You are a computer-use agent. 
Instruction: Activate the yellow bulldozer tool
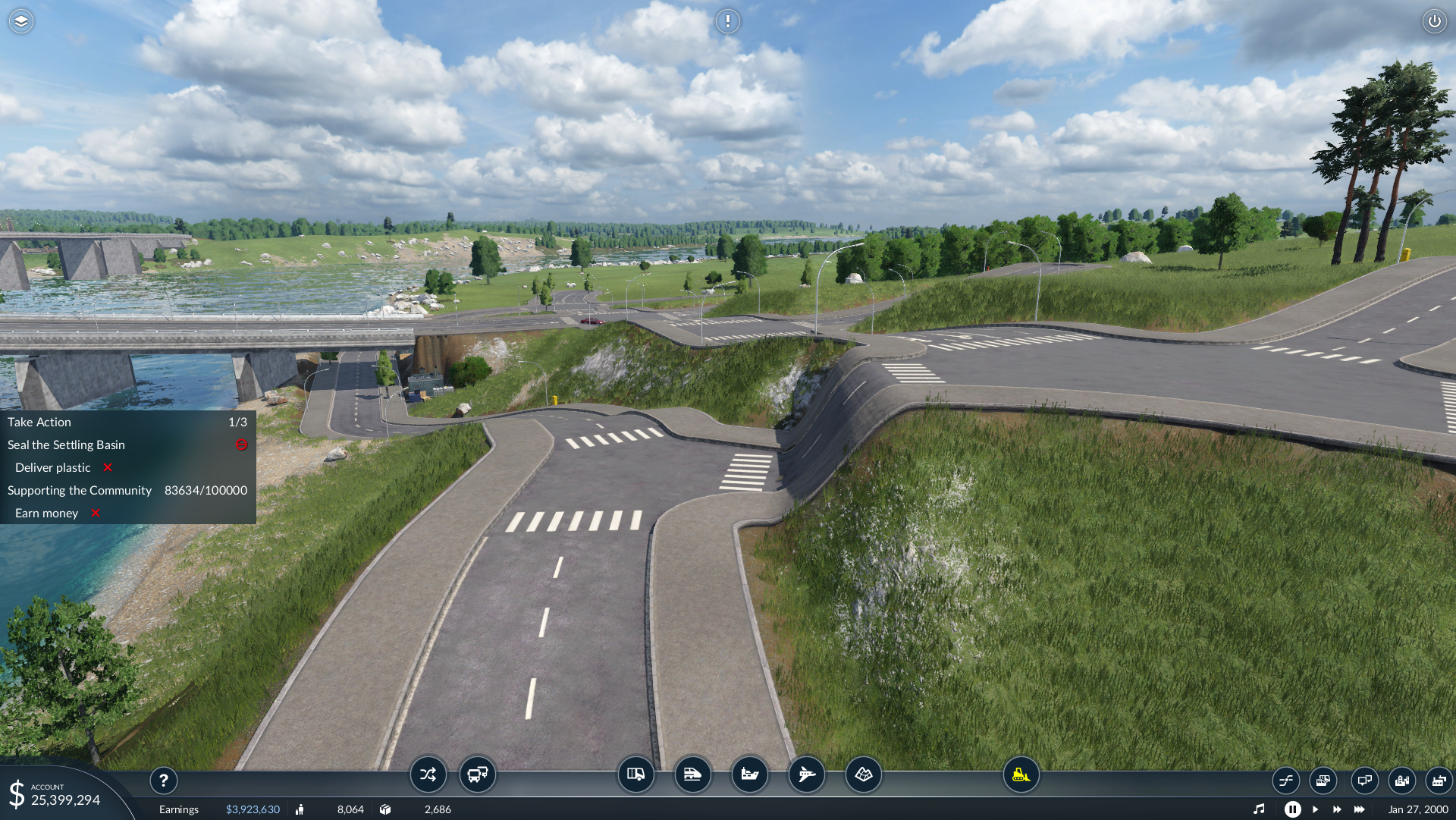point(1021,774)
